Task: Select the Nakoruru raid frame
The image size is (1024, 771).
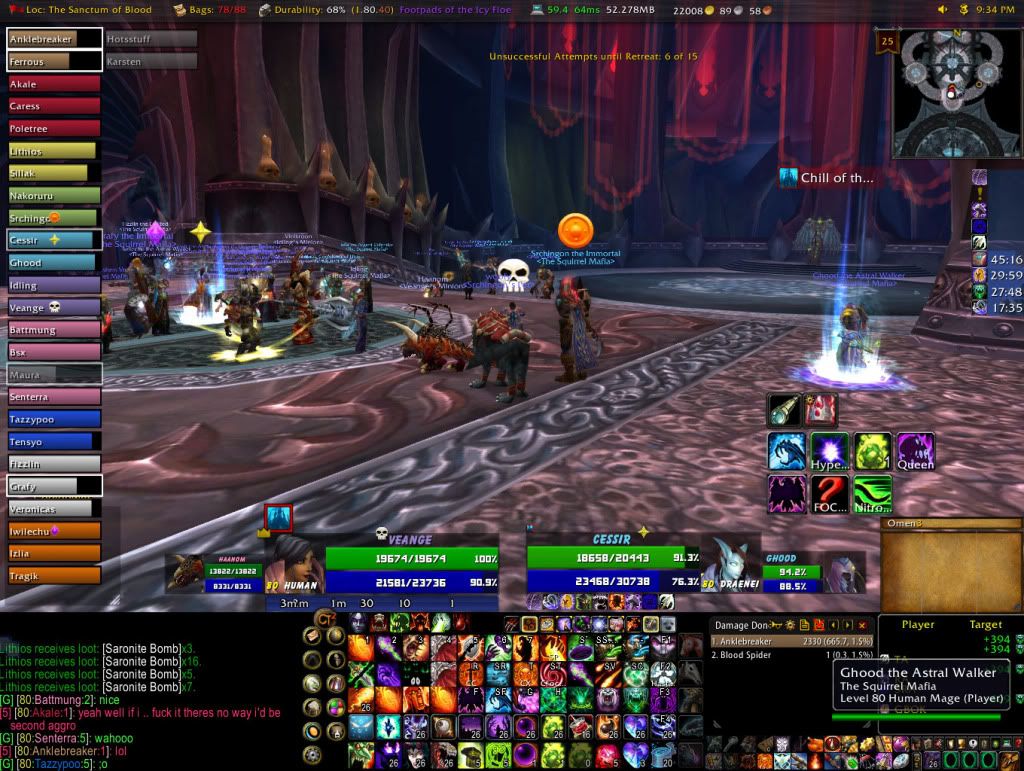Action: tap(54, 196)
